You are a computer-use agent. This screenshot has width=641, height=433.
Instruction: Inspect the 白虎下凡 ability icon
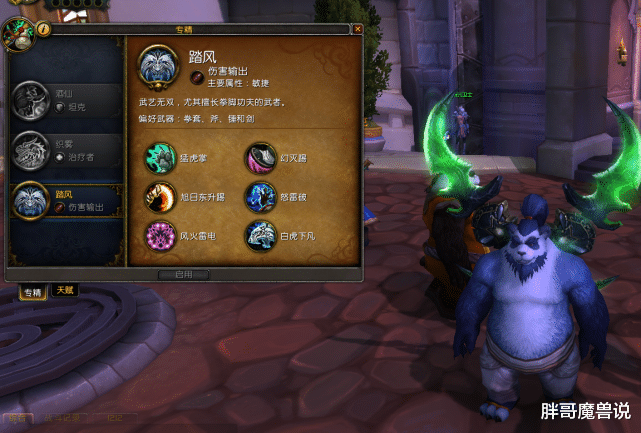[260, 235]
